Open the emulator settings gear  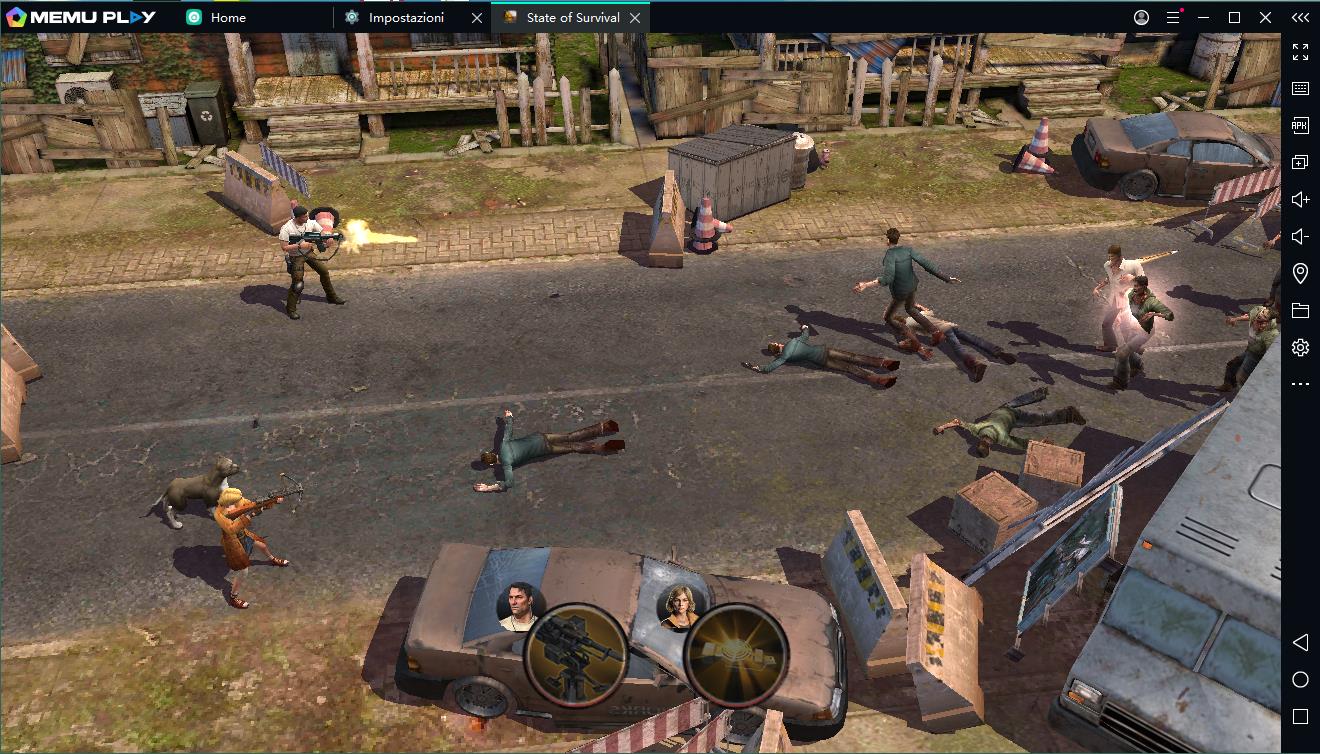1300,347
